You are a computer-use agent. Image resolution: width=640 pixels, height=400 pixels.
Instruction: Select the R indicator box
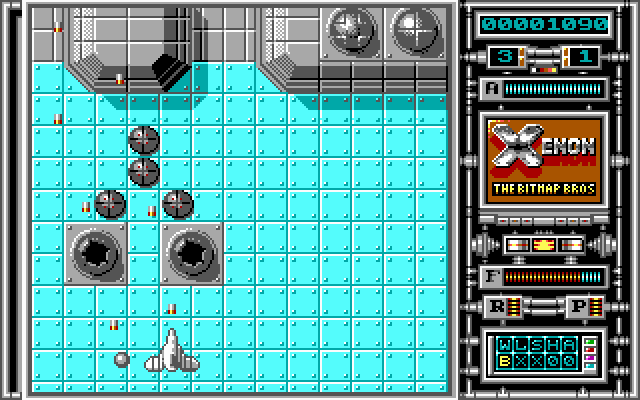point(497,306)
